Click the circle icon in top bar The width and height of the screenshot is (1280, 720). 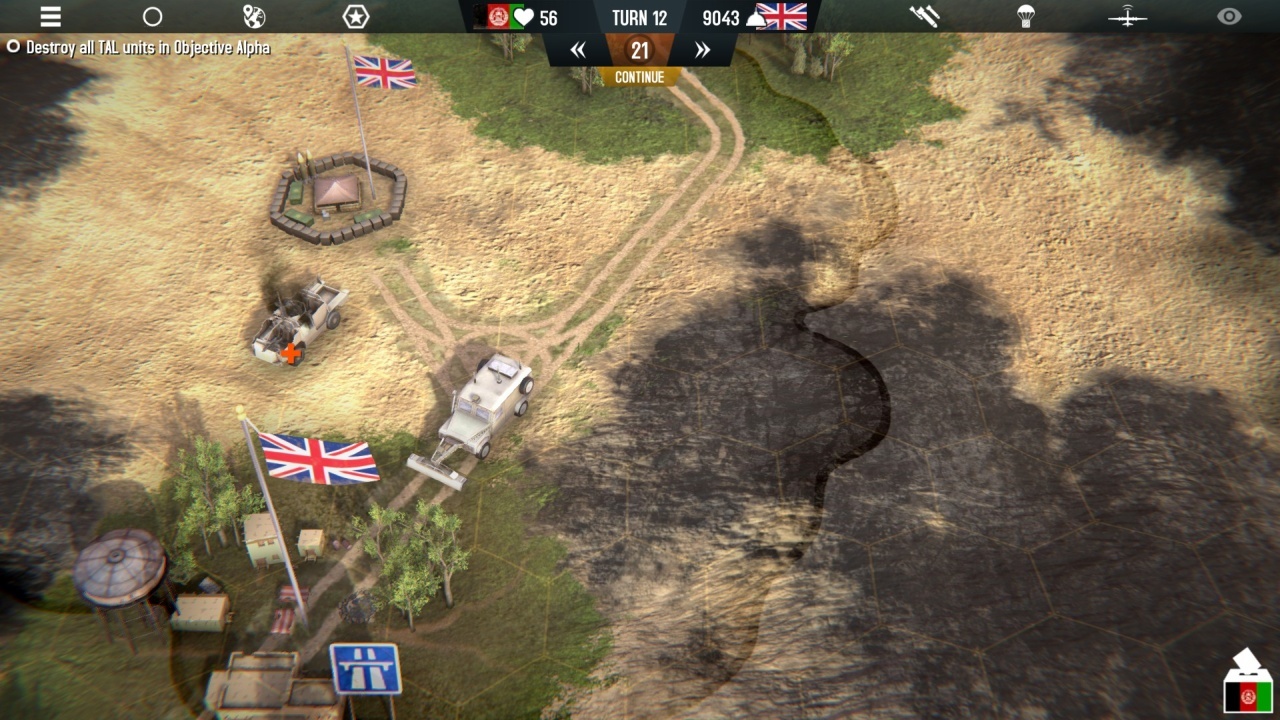[152, 17]
